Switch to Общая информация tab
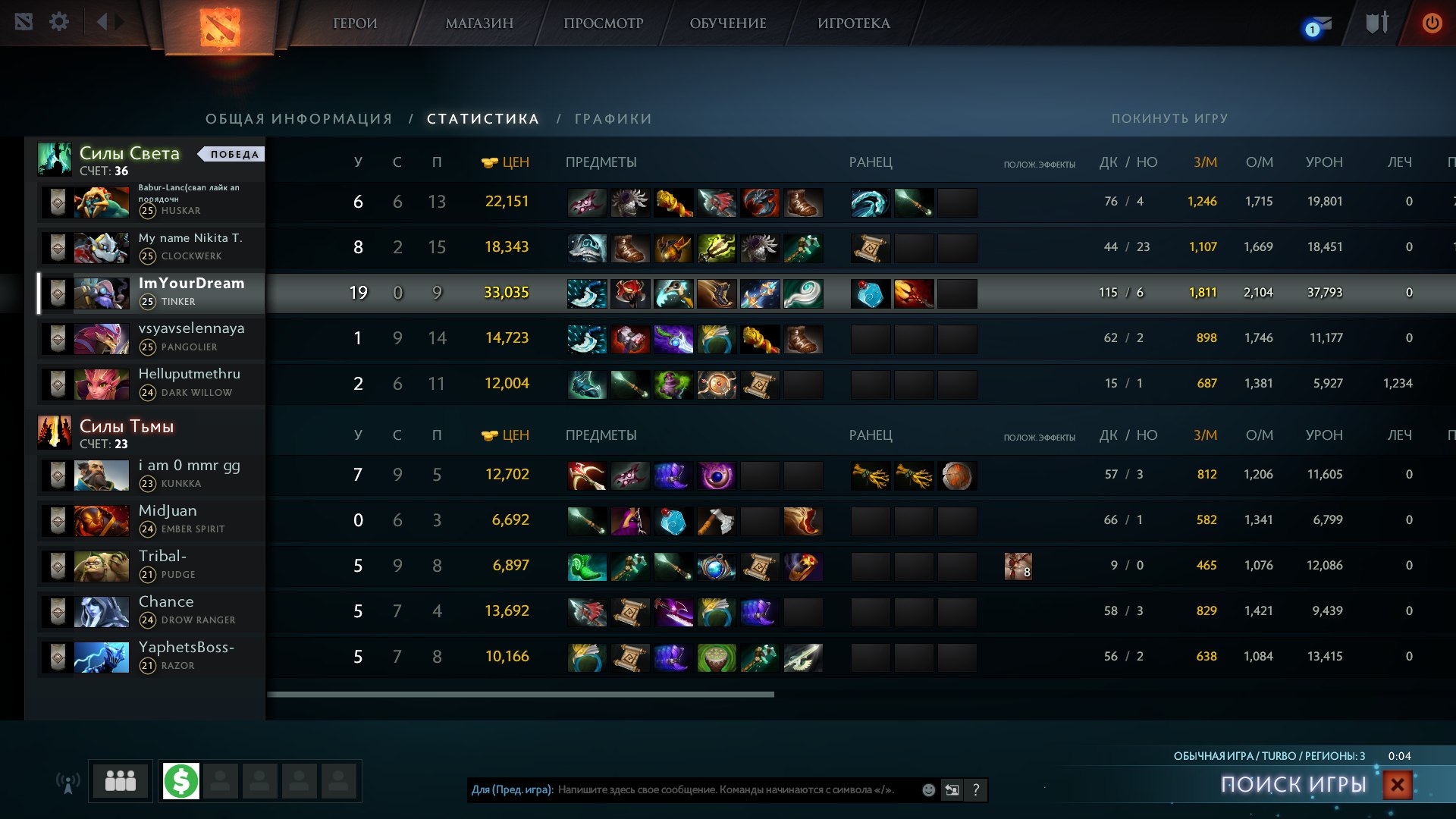This screenshot has height=819, width=1456. click(x=299, y=119)
